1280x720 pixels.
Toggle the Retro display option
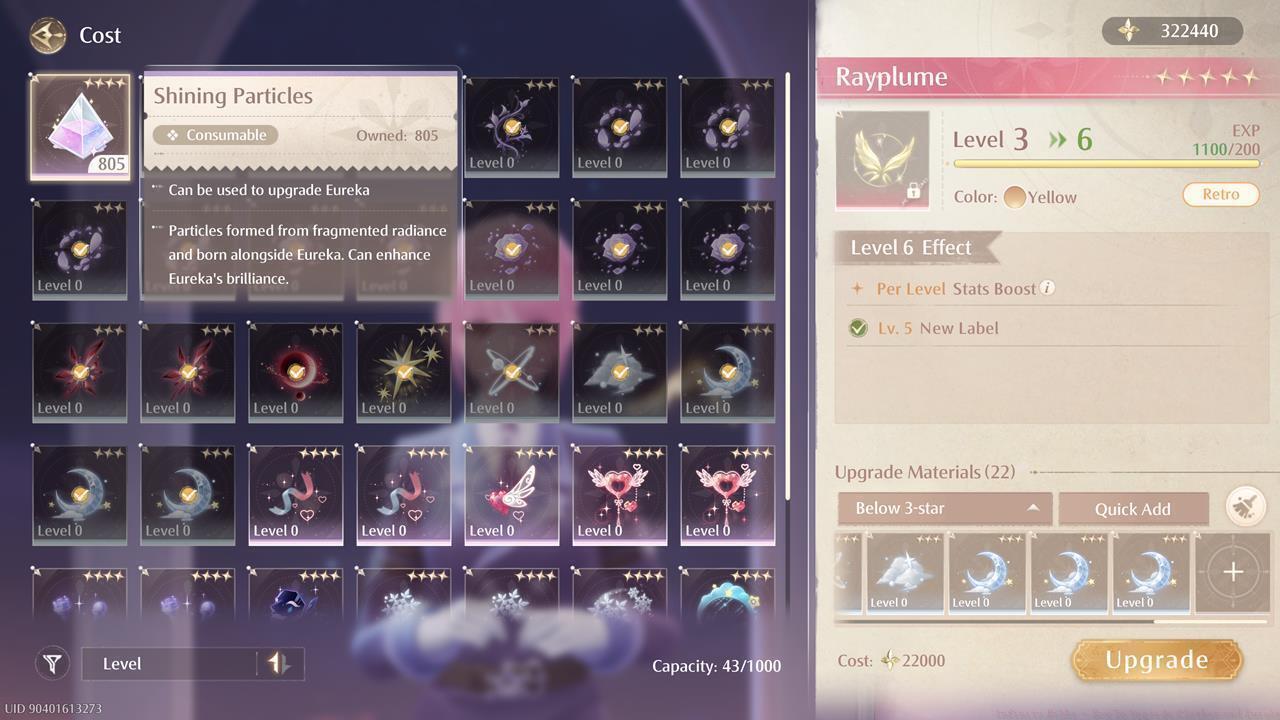[x=1220, y=196]
